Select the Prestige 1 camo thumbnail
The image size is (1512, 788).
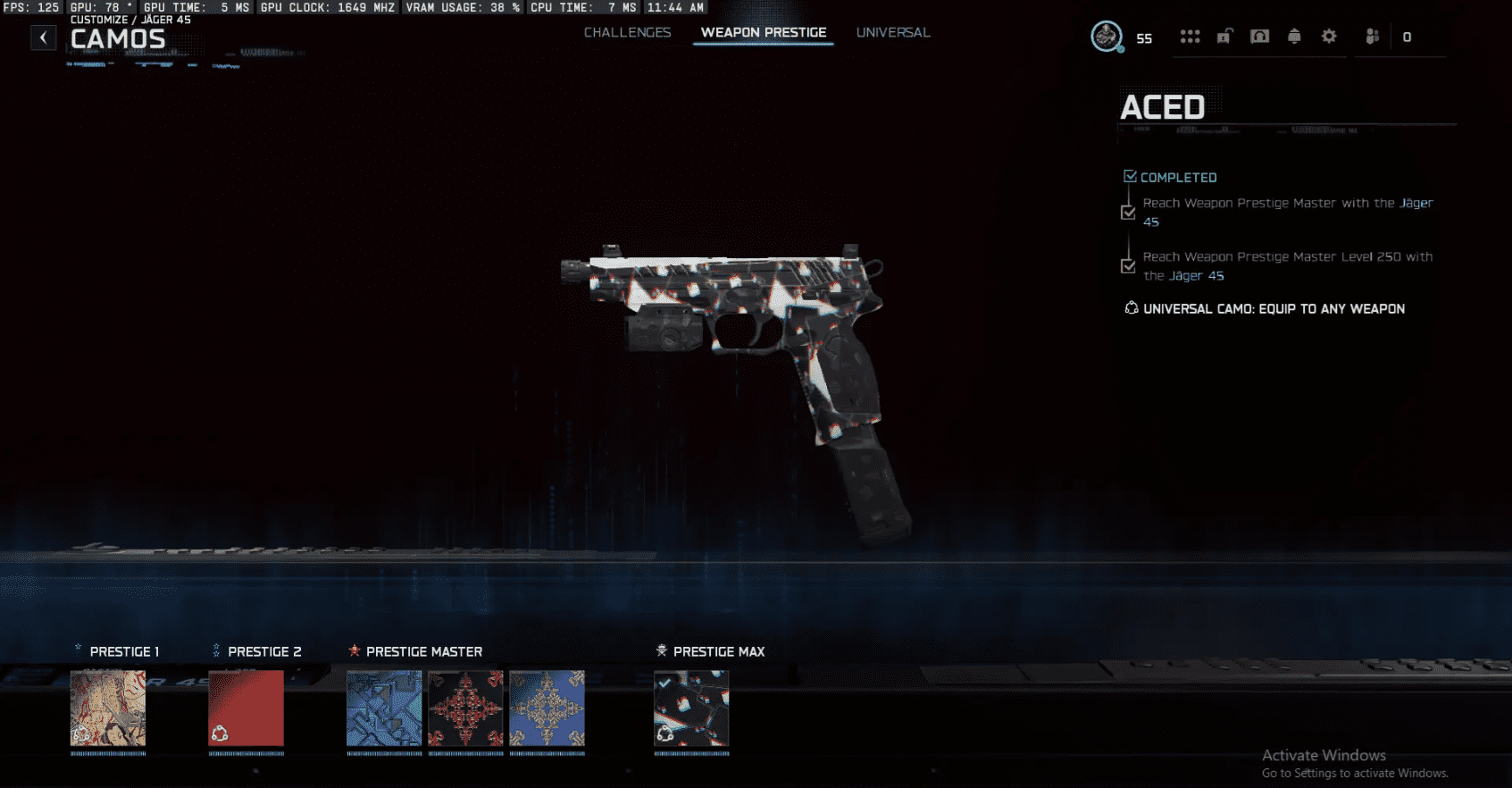(x=108, y=708)
